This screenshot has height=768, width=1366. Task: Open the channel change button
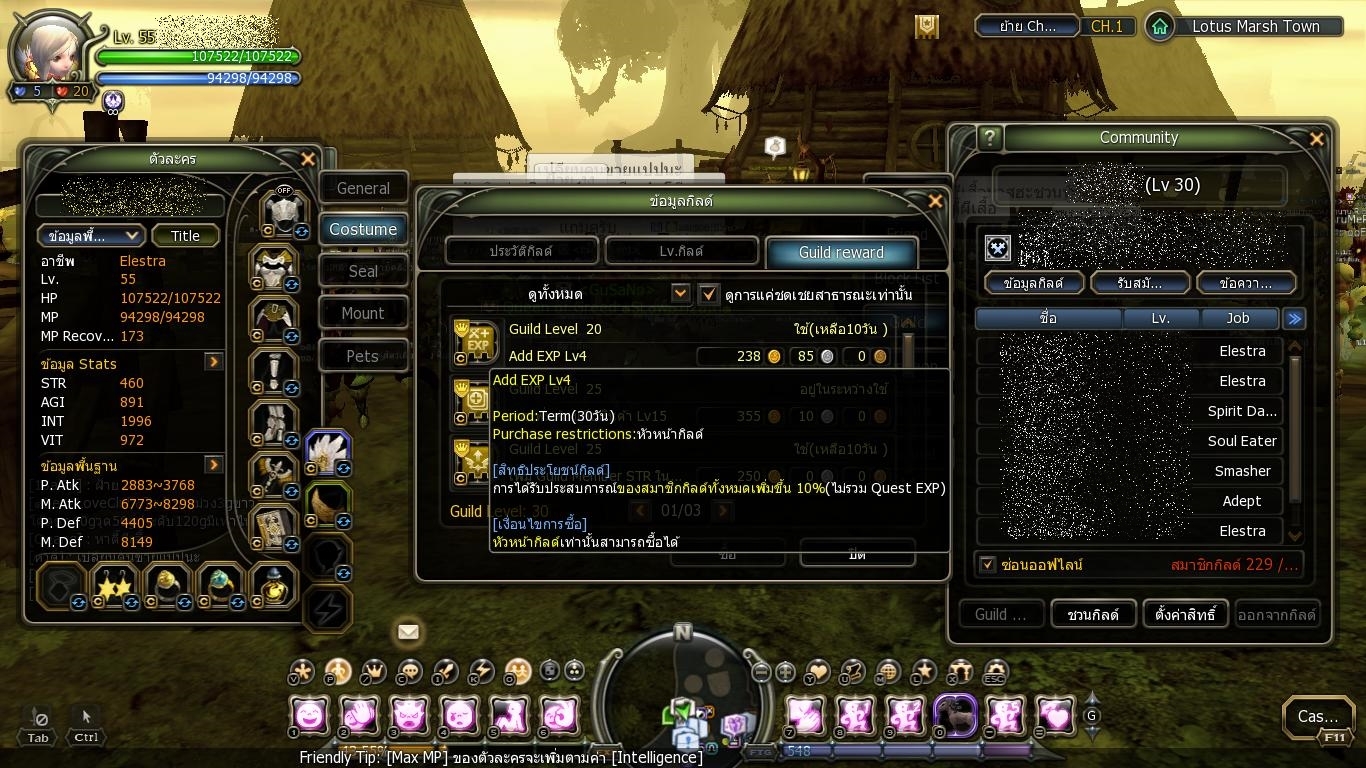point(1027,27)
